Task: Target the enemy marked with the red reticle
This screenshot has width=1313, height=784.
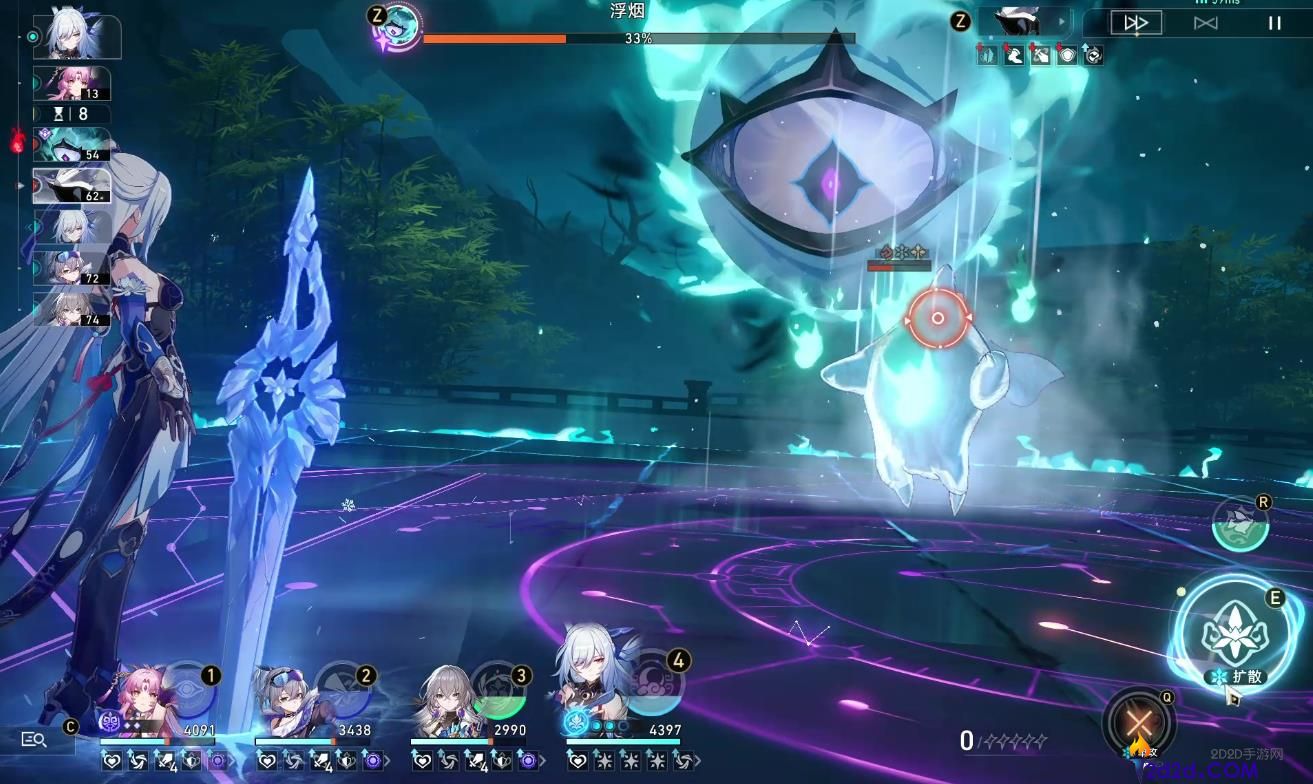Action: [x=938, y=318]
